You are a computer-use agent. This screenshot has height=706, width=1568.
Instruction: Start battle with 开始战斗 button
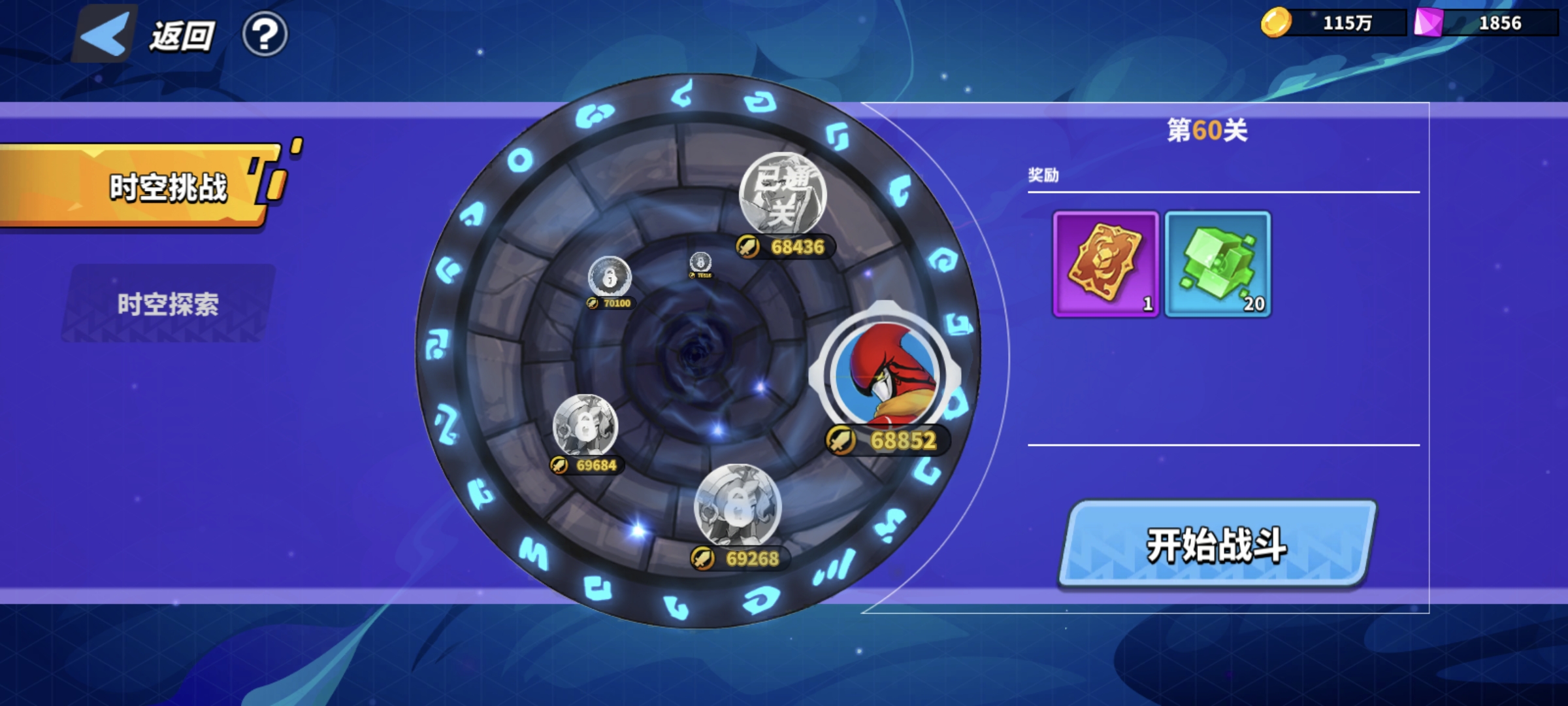point(1217,545)
